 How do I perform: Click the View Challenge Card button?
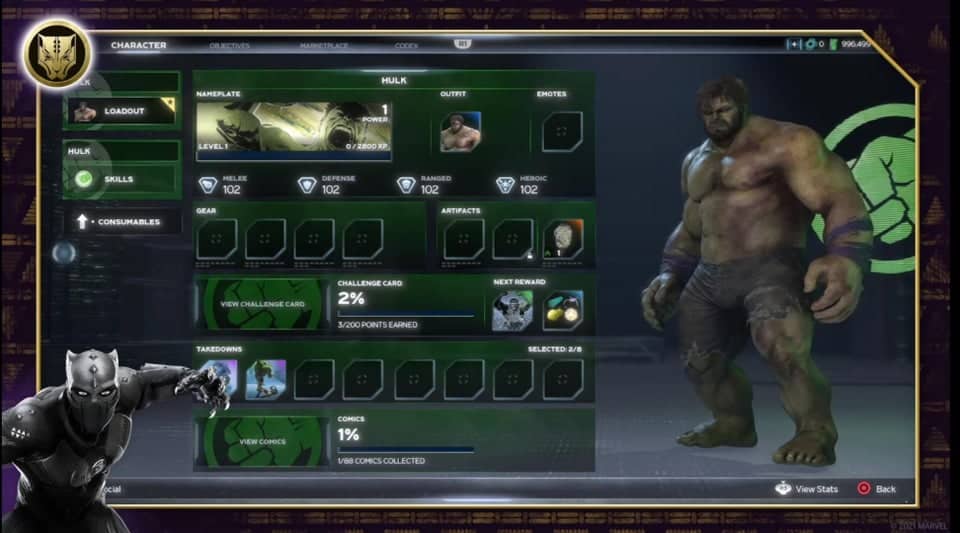[x=262, y=304]
